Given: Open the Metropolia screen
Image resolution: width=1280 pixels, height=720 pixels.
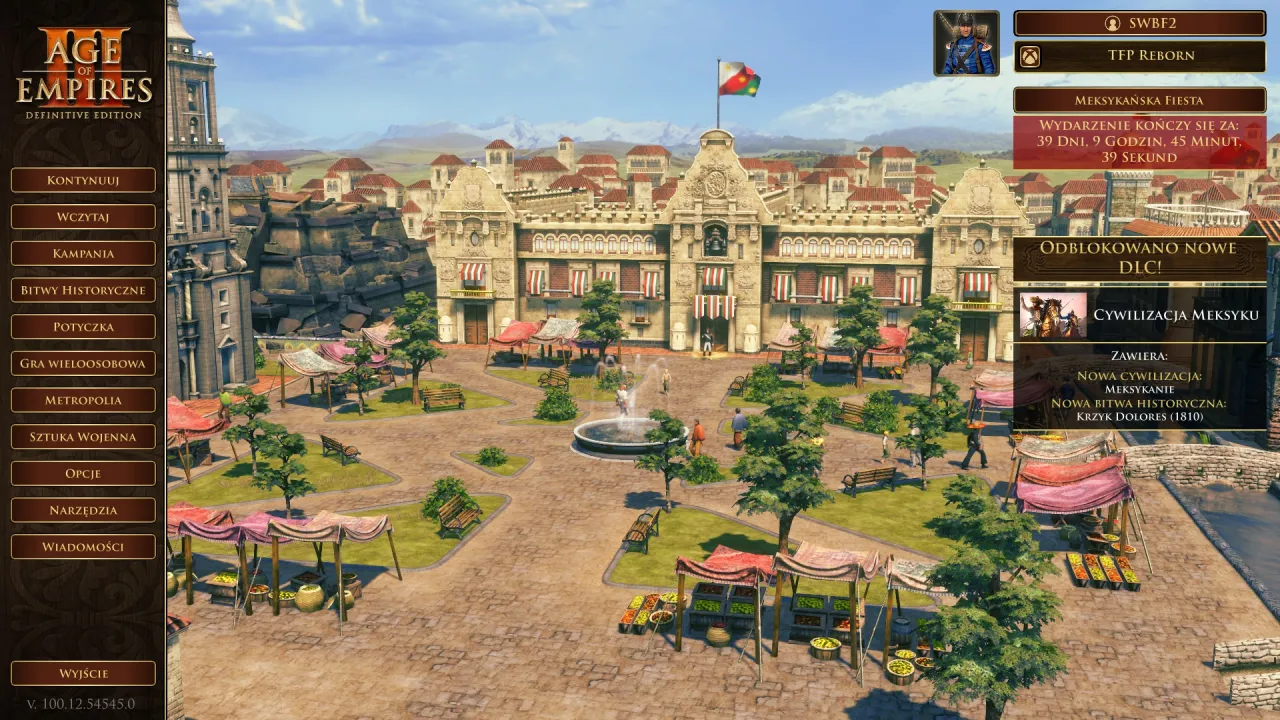Looking at the screenshot, I should [82, 400].
